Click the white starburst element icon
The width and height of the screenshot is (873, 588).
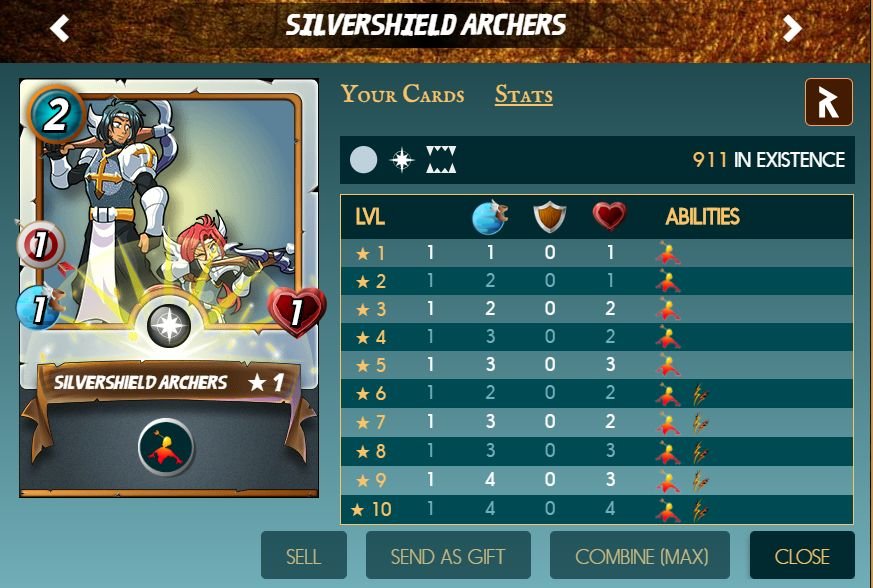click(402, 160)
